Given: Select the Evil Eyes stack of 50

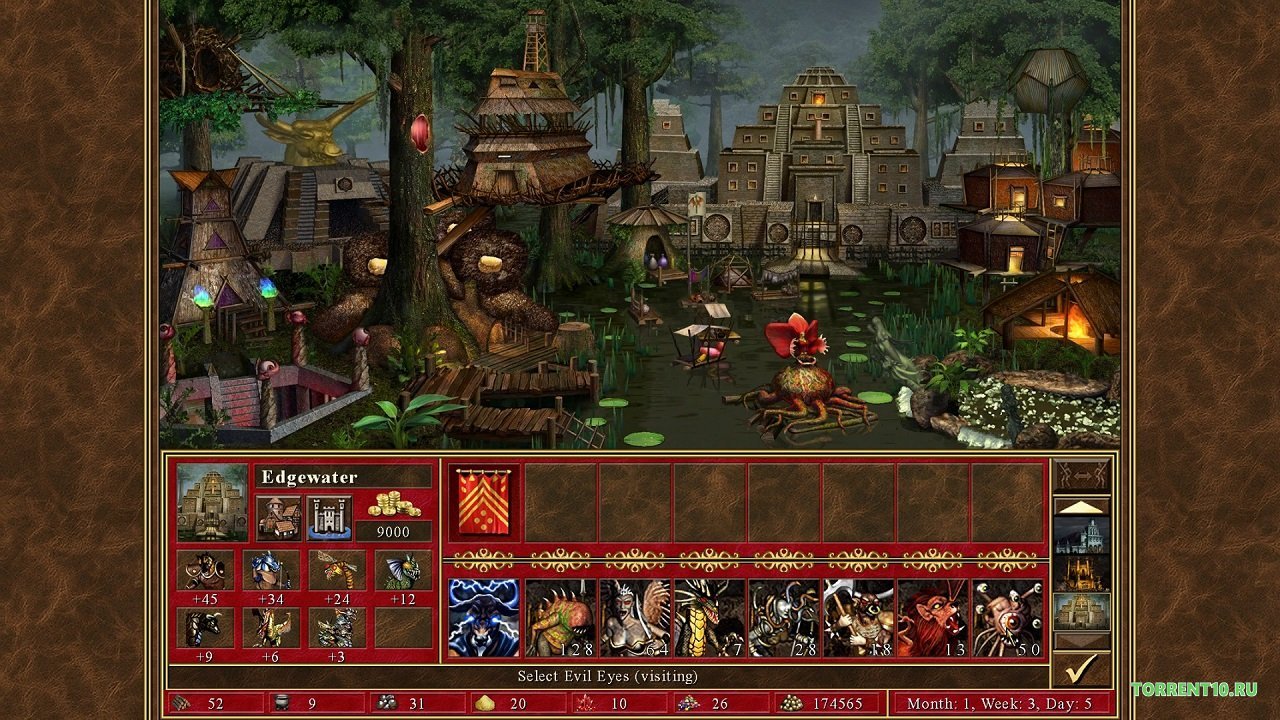Looking at the screenshot, I should (1008, 618).
